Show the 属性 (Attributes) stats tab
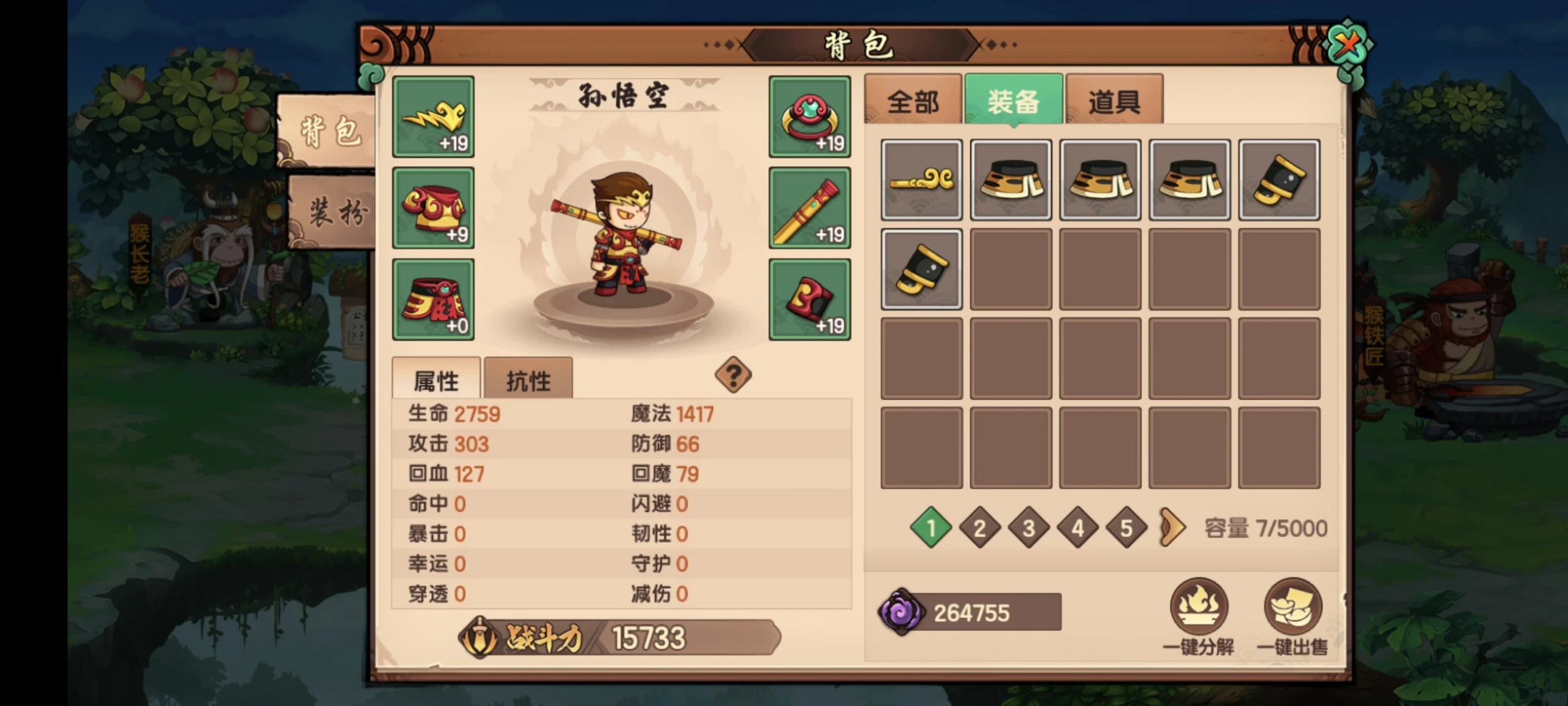The image size is (1568, 706). pyautogui.click(x=436, y=381)
